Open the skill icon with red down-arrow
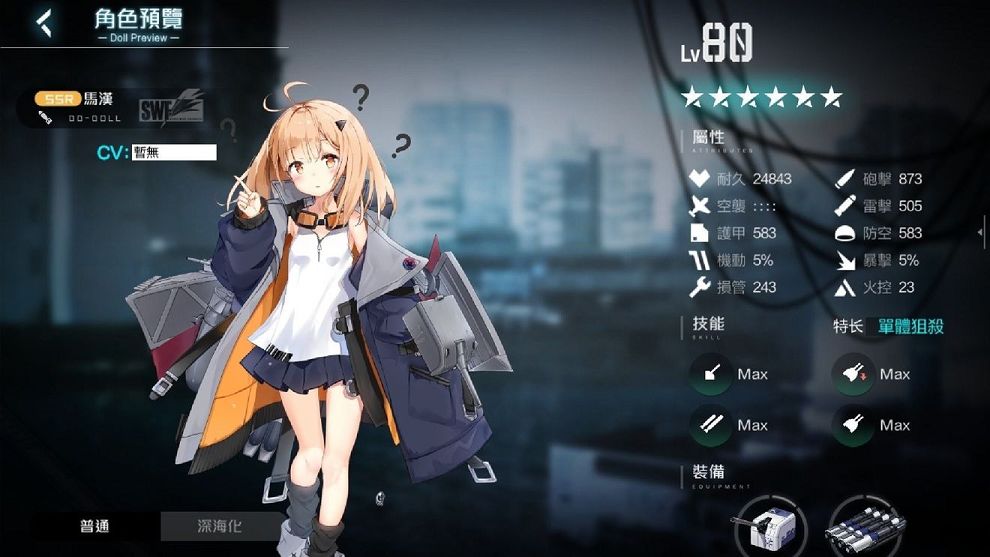 pyautogui.click(x=855, y=374)
